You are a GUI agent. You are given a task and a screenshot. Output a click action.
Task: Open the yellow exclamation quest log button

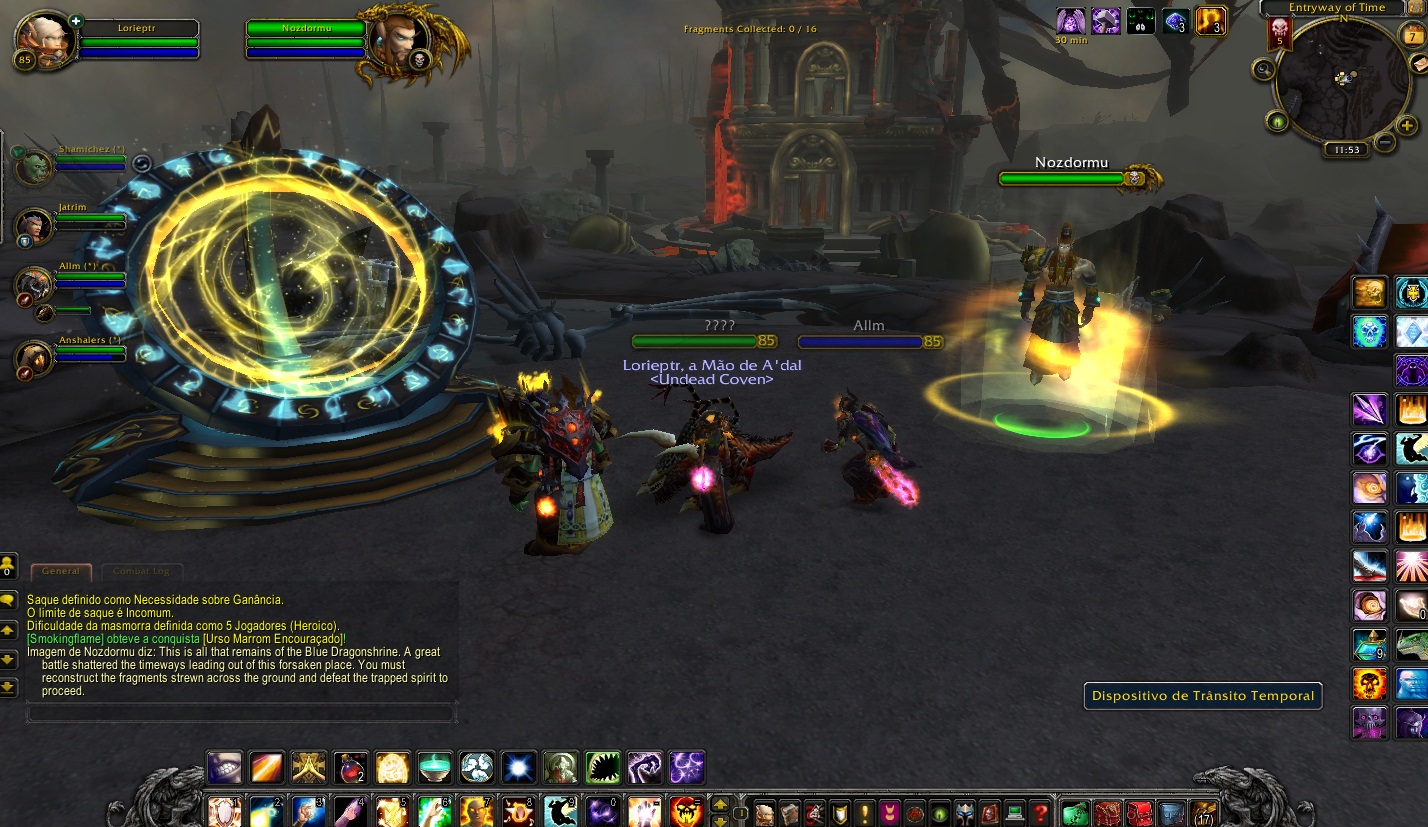[x=864, y=812]
